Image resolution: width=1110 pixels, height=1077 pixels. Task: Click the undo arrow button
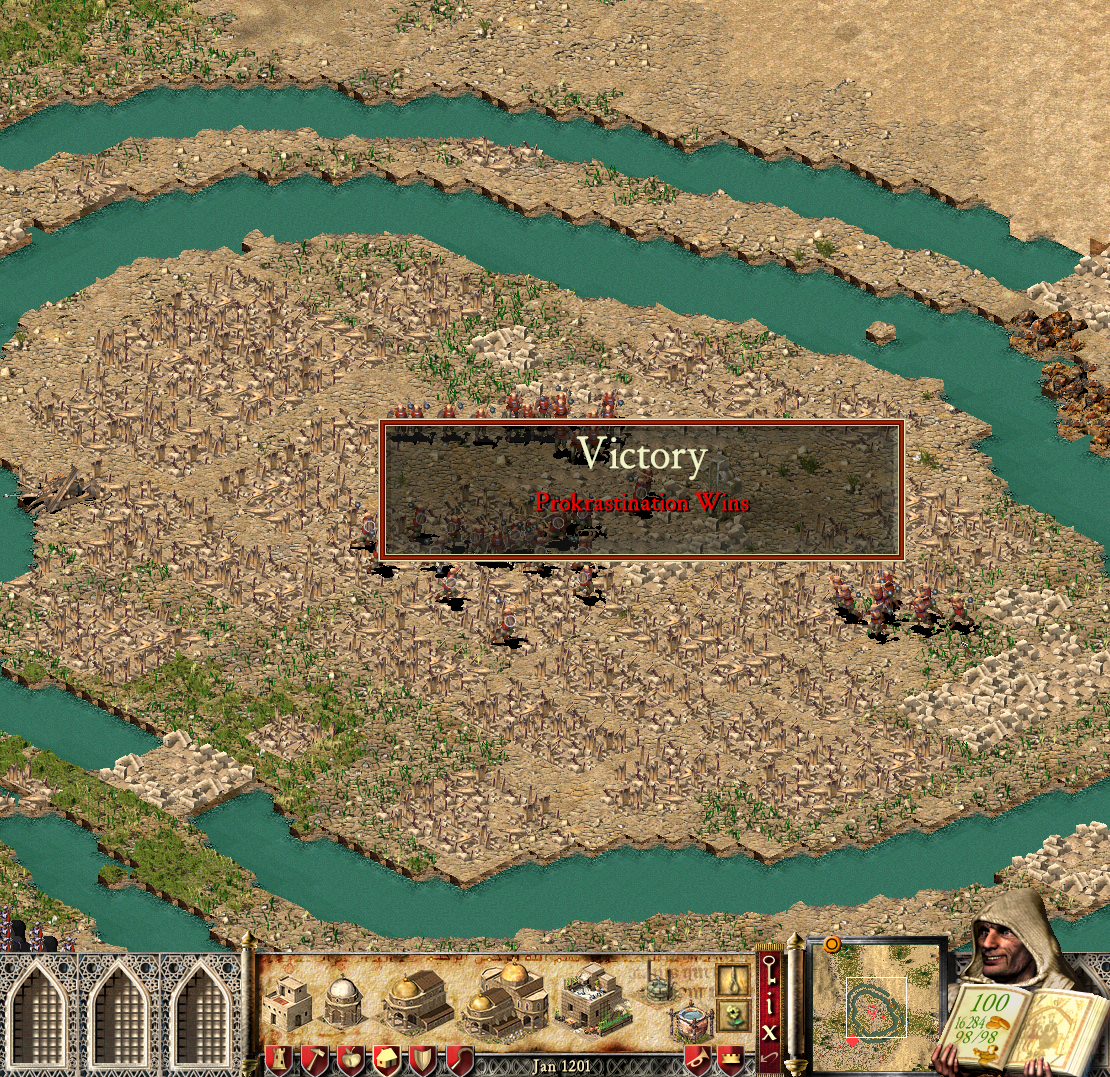[x=769, y=1056]
